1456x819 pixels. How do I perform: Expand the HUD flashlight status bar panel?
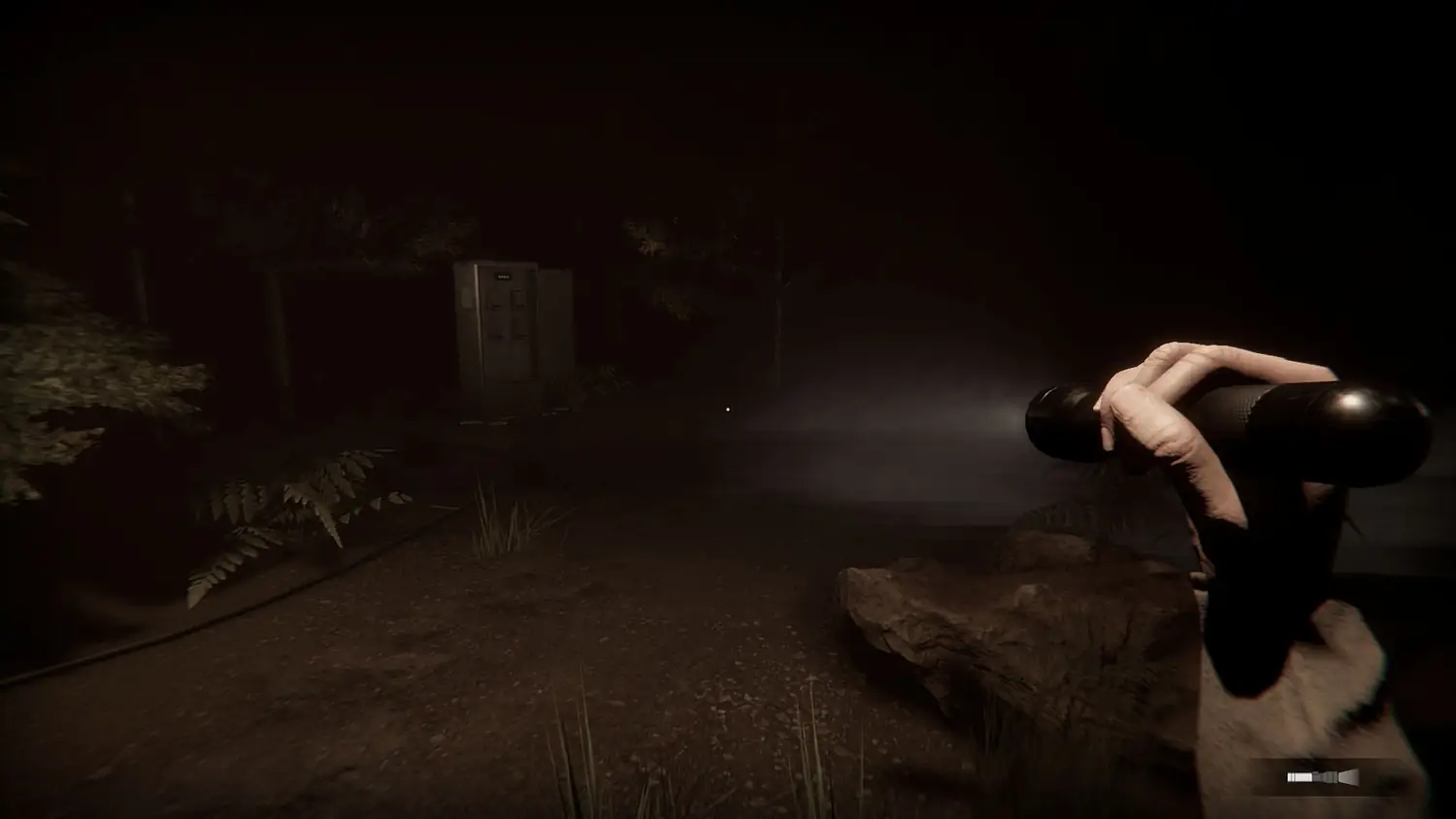click(1325, 776)
